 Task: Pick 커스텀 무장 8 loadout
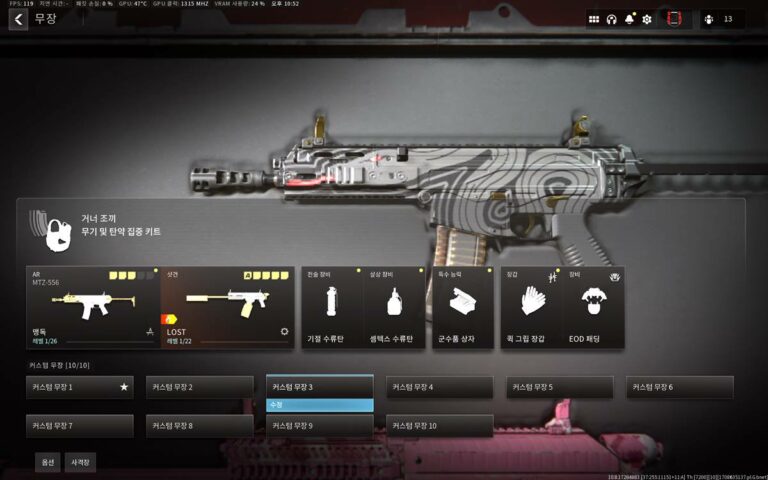point(200,426)
